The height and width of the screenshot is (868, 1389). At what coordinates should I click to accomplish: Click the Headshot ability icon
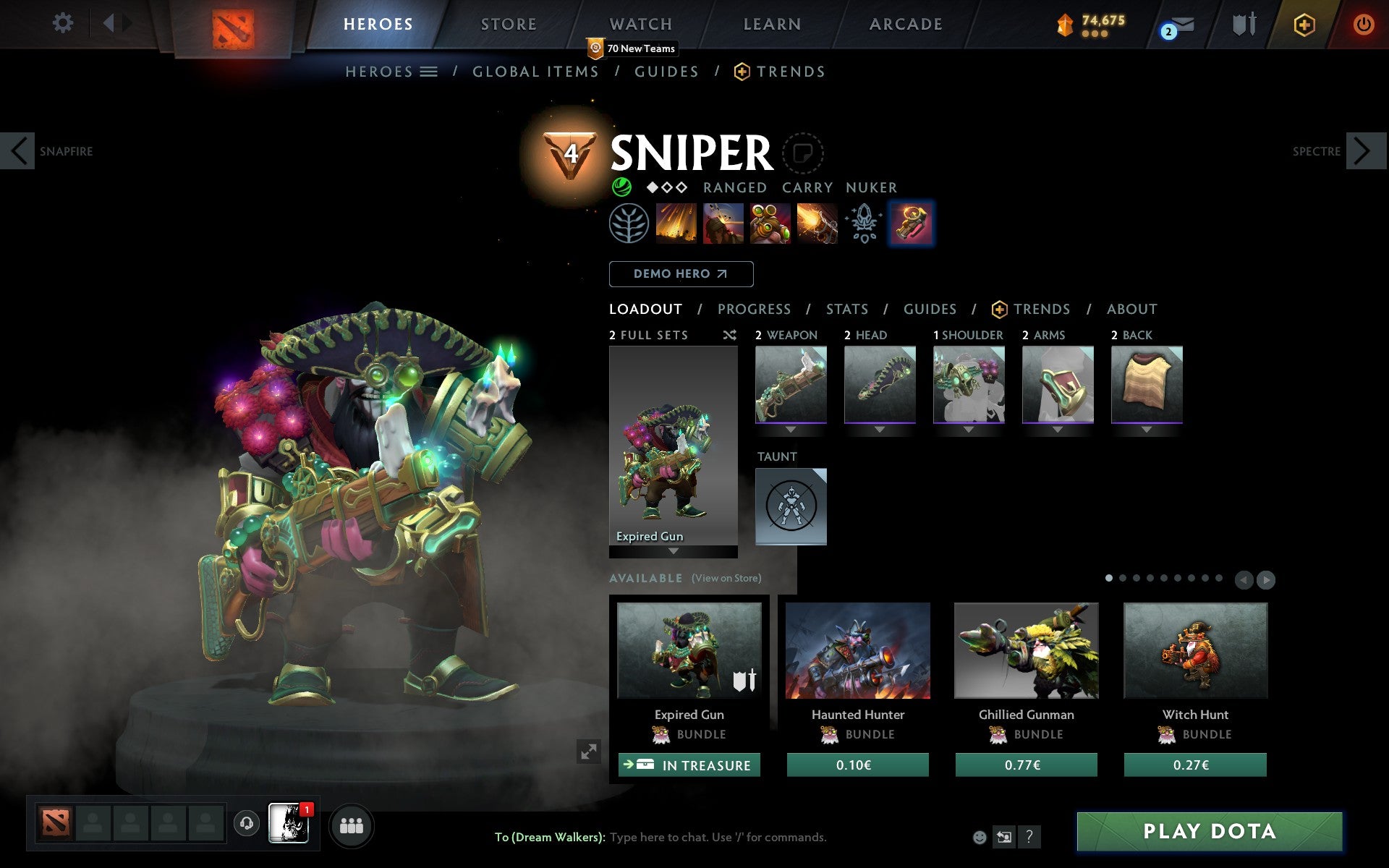(723, 223)
